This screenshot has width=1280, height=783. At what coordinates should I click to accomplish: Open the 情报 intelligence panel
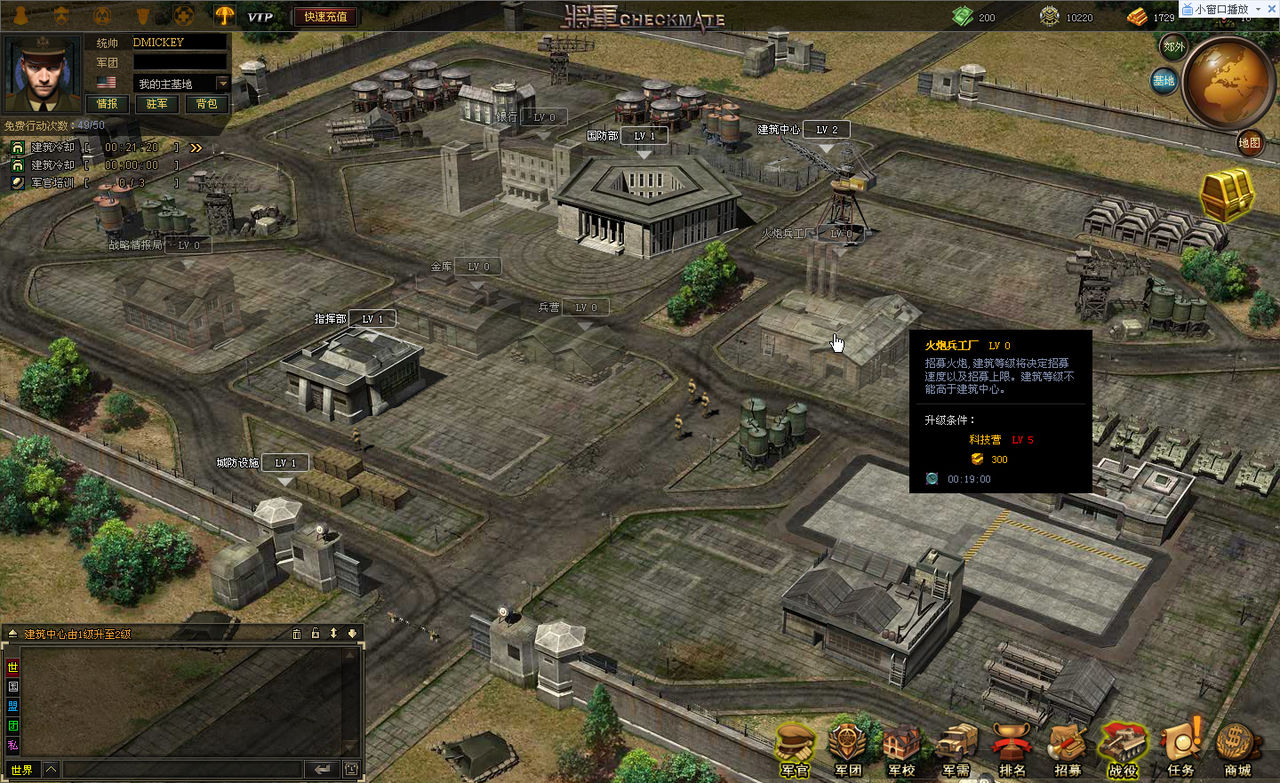[x=107, y=104]
